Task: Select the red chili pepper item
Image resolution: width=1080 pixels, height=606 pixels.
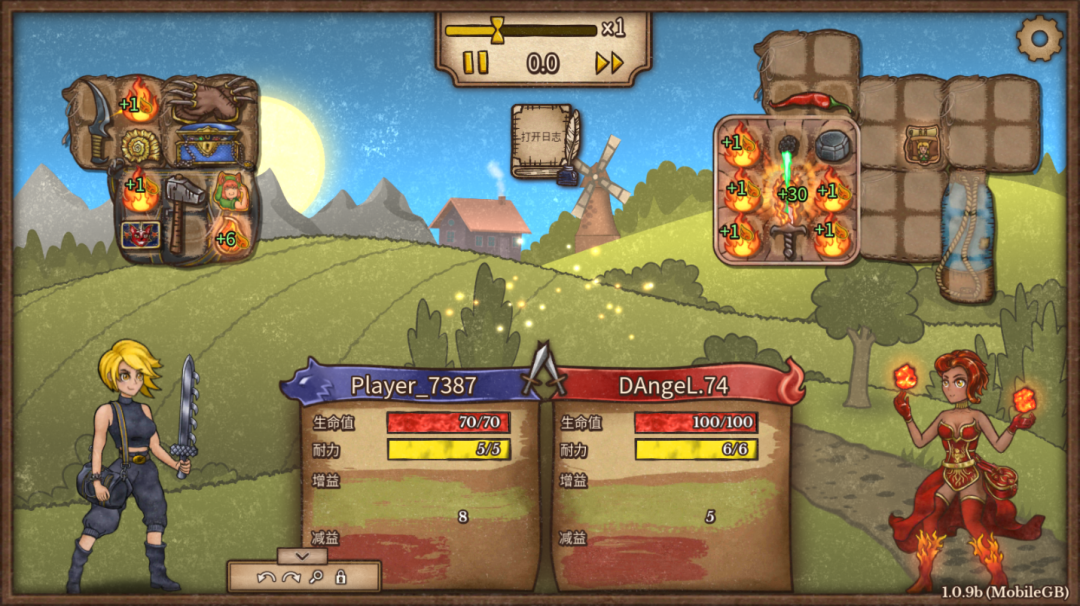Action: (811, 102)
